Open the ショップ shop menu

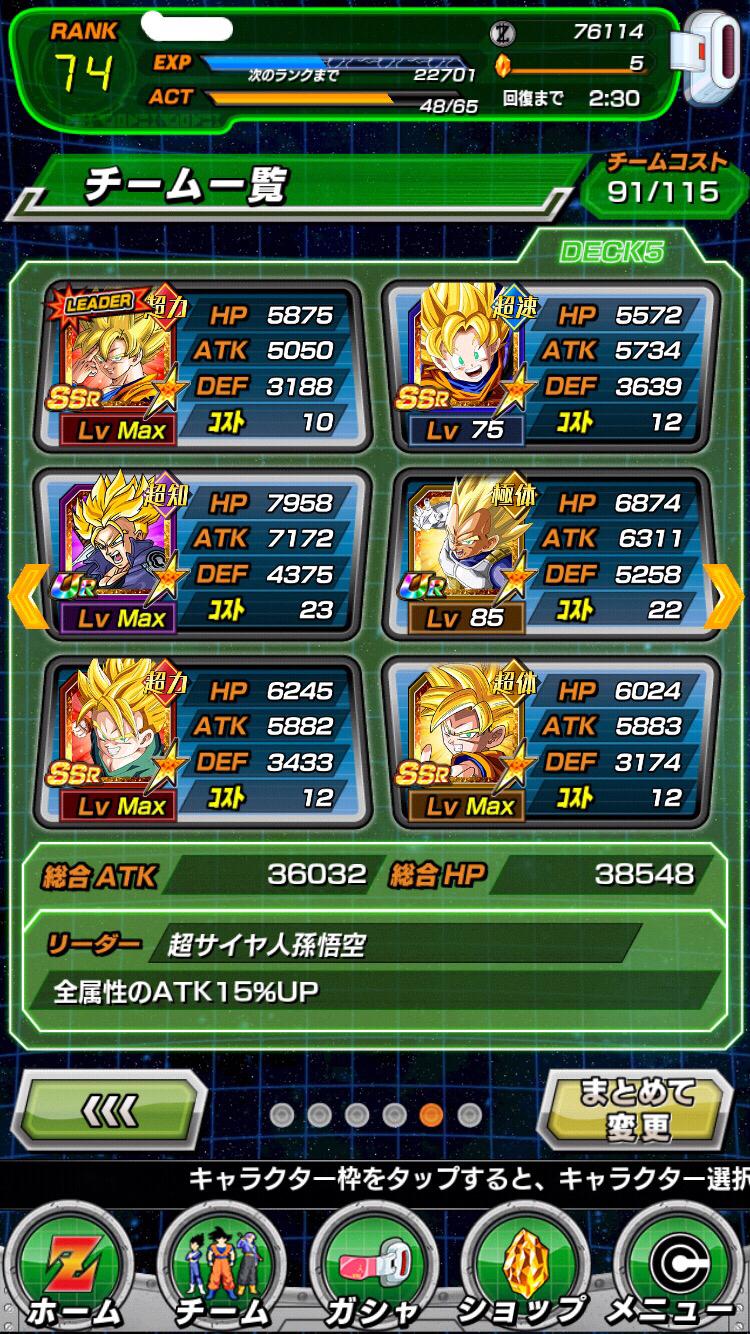click(524, 1268)
